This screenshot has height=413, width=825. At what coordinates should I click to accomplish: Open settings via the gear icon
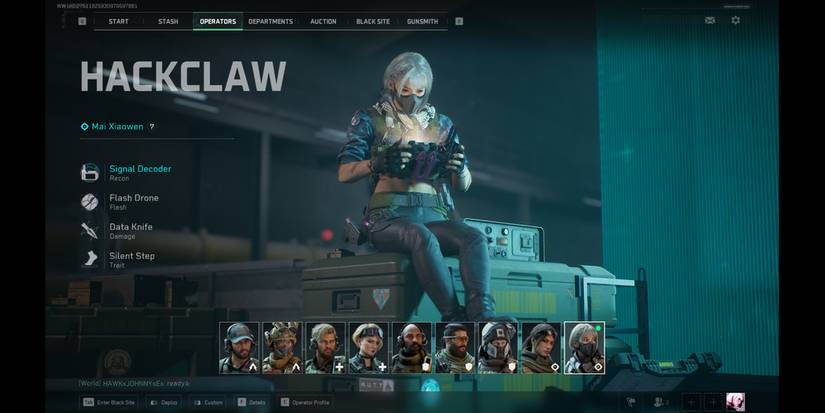(736, 20)
